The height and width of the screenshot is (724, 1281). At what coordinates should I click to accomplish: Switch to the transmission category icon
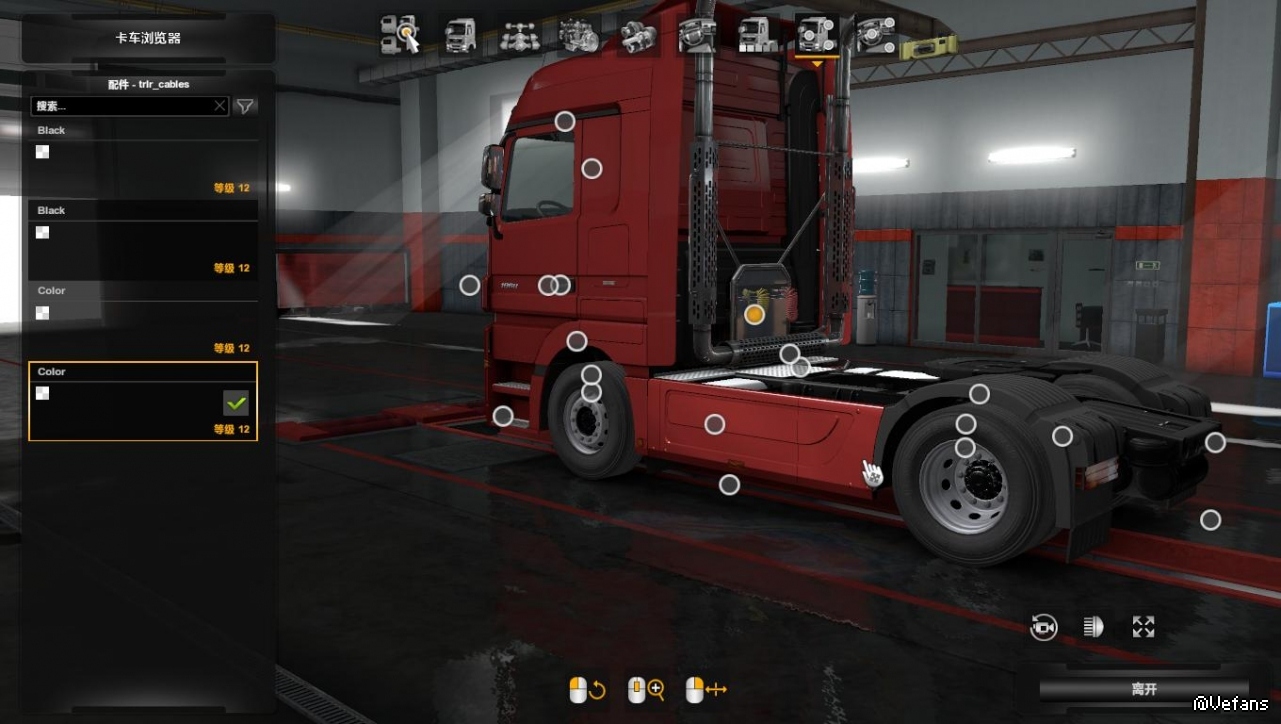coord(638,34)
